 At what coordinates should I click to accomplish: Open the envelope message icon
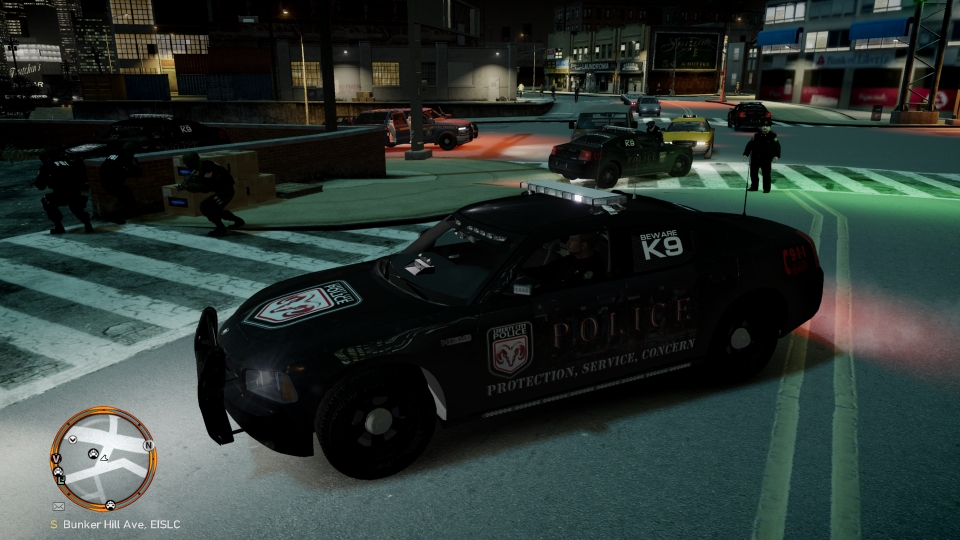tap(58, 506)
